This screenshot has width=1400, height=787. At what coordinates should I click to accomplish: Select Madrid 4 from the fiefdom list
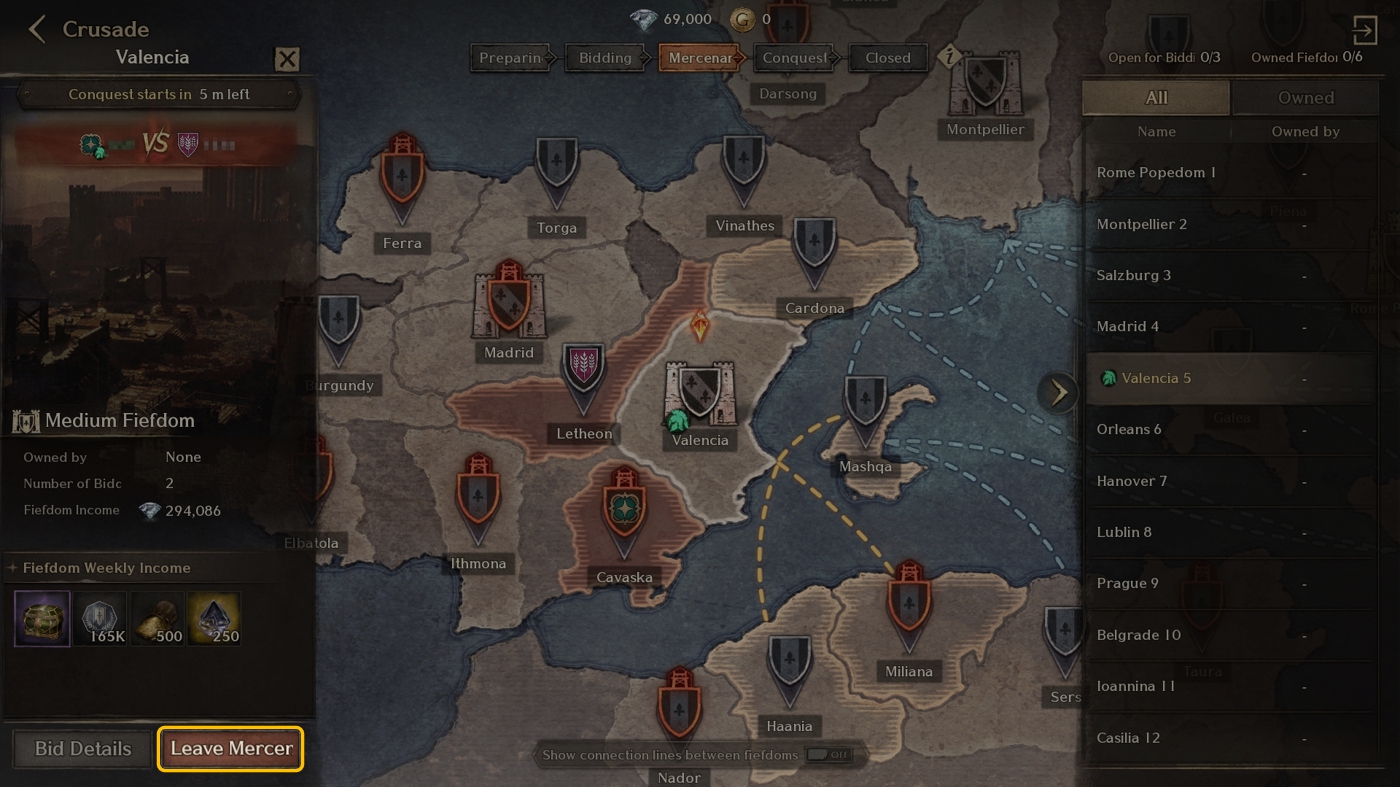(1127, 326)
